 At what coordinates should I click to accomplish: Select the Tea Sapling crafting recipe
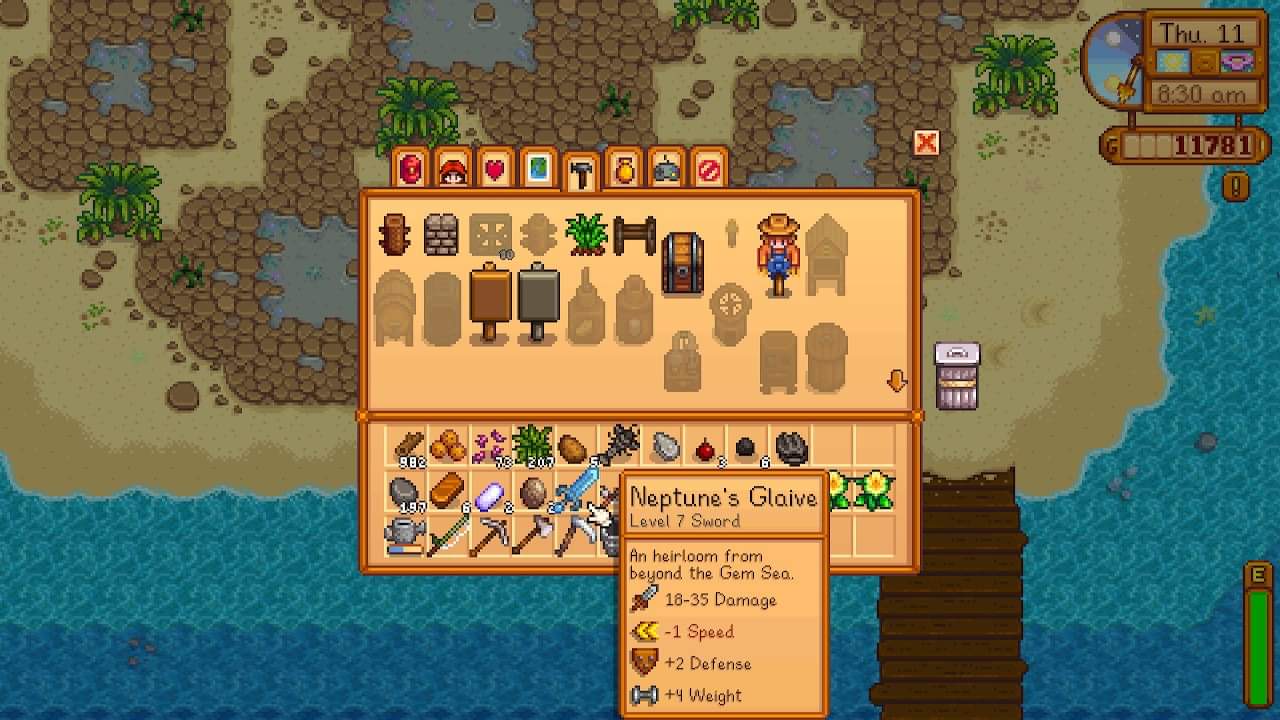(x=585, y=232)
